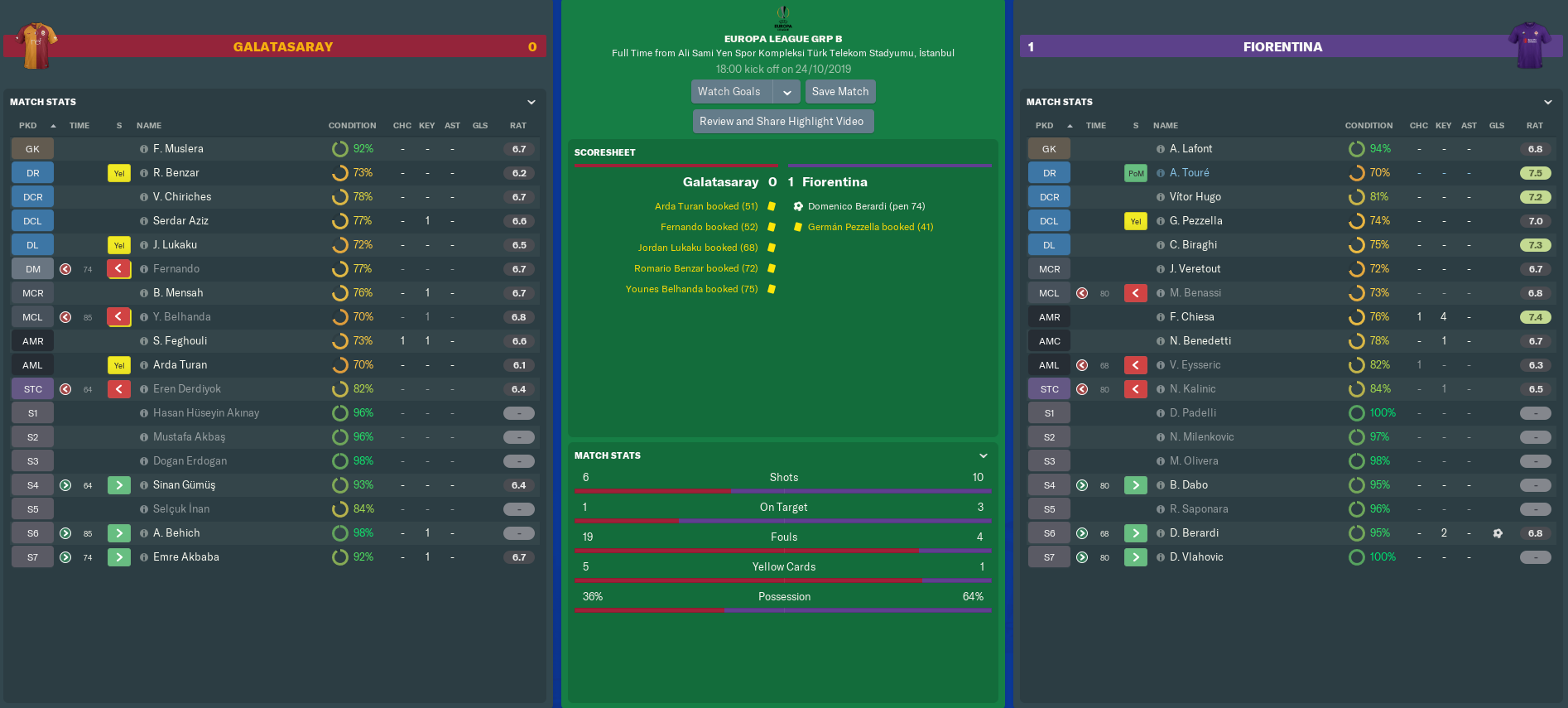Open A. Touré player profile

point(1189,173)
